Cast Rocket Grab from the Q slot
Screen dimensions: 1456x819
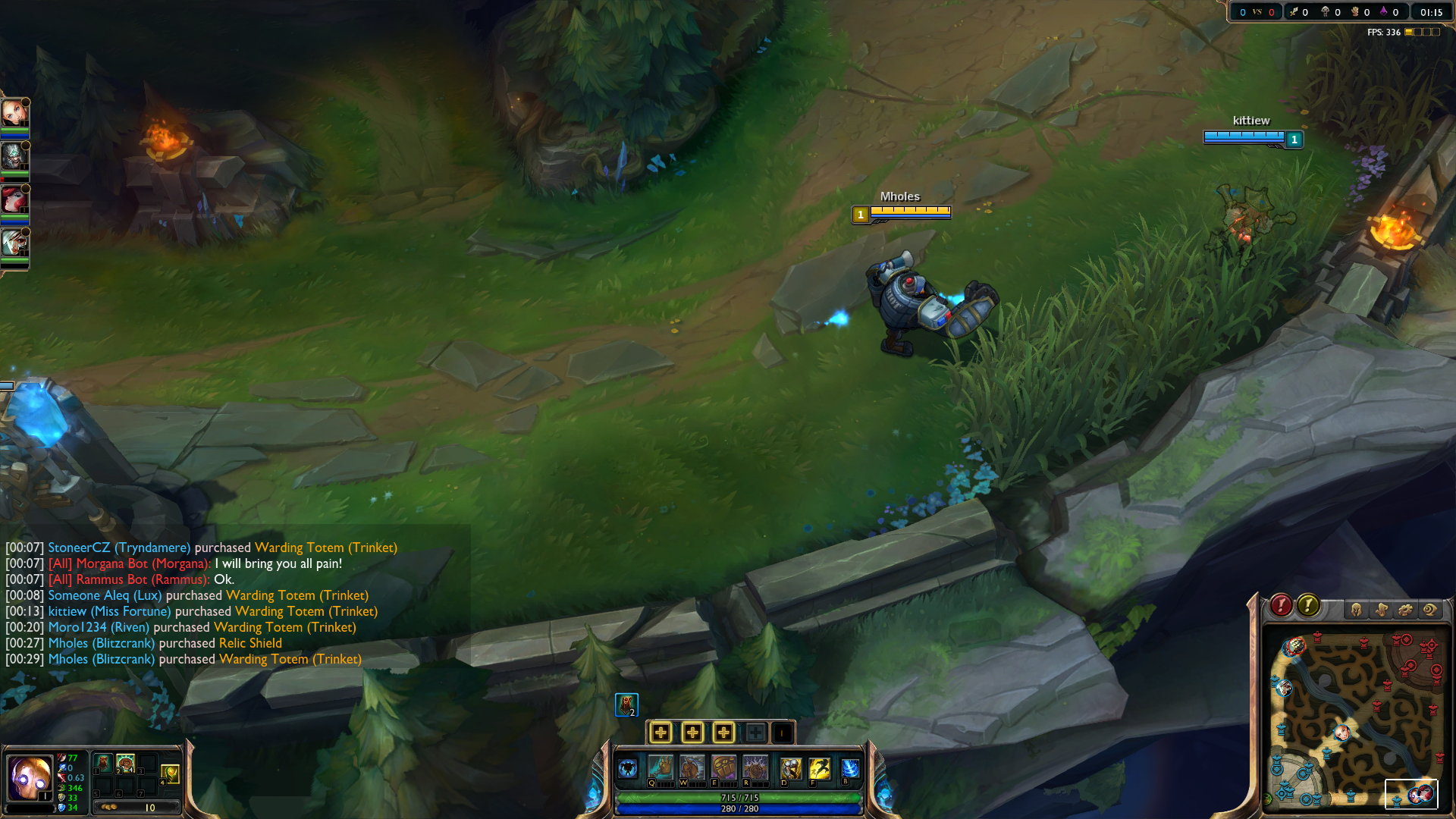click(661, 768)
